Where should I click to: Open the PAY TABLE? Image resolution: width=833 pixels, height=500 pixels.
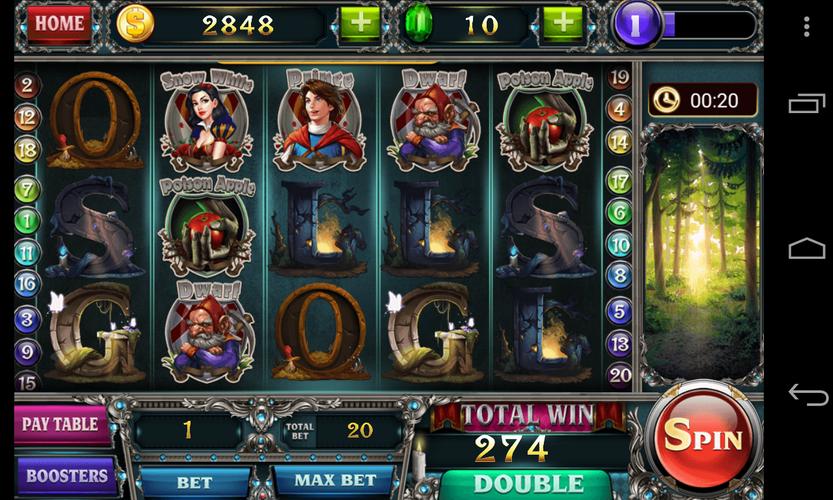pyautogui.click(x=60, y=424)
